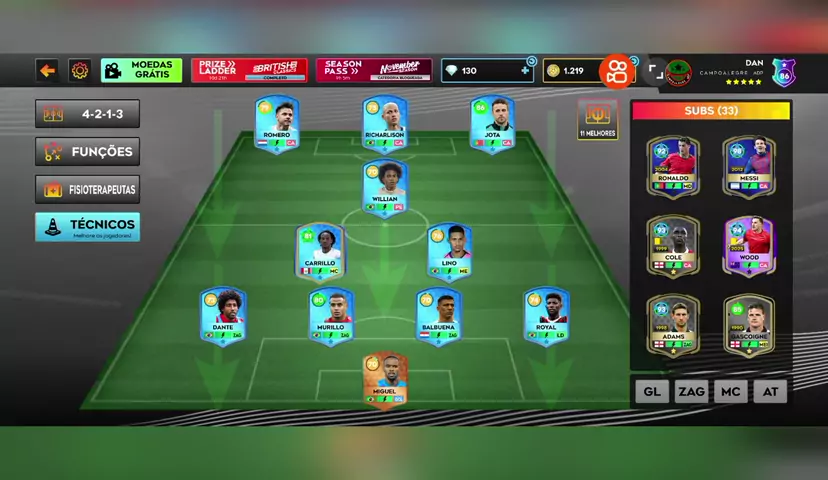Select the Ronaldo substitute card

672,166
